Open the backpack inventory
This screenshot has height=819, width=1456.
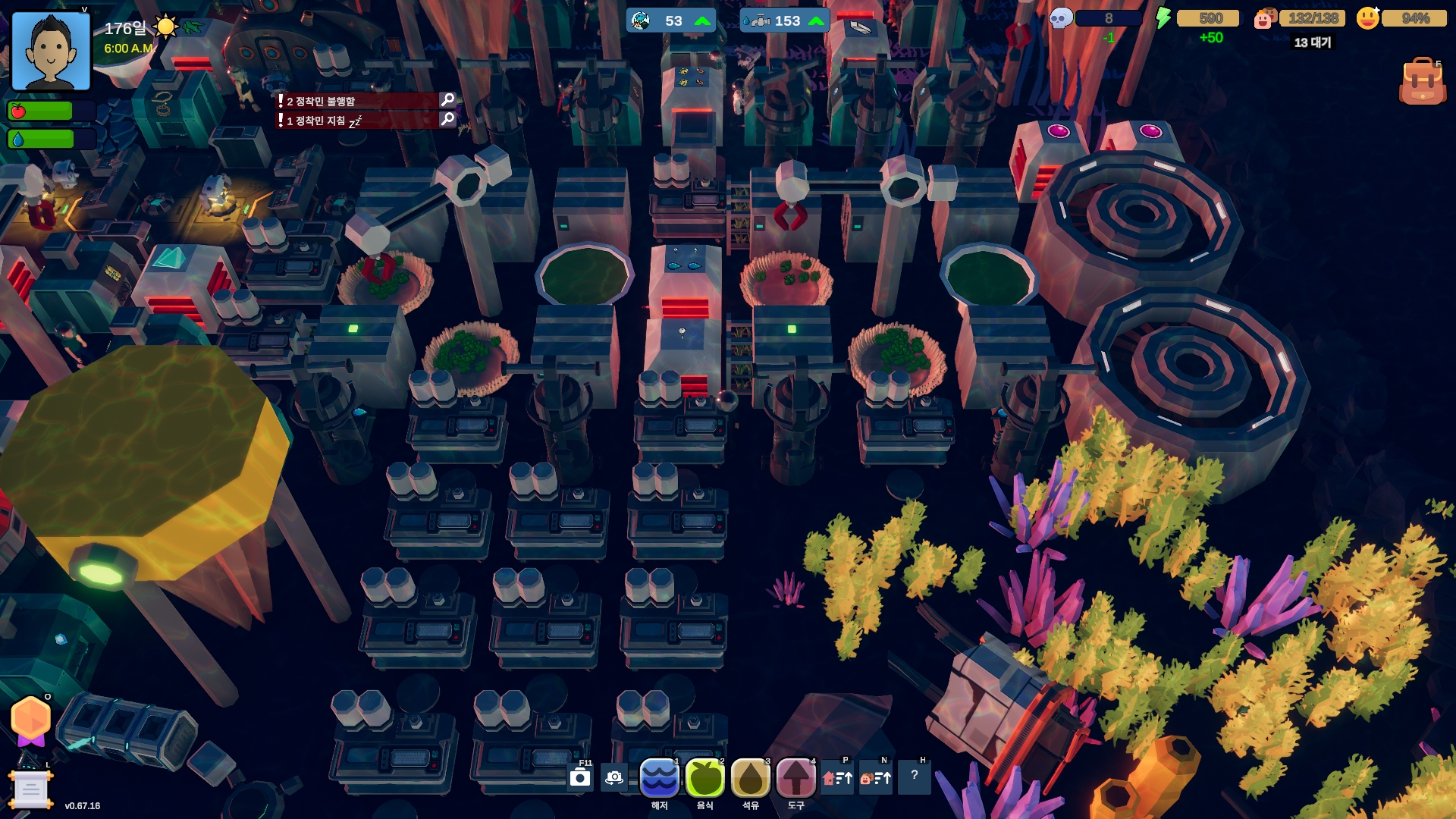coord(1422,82)
